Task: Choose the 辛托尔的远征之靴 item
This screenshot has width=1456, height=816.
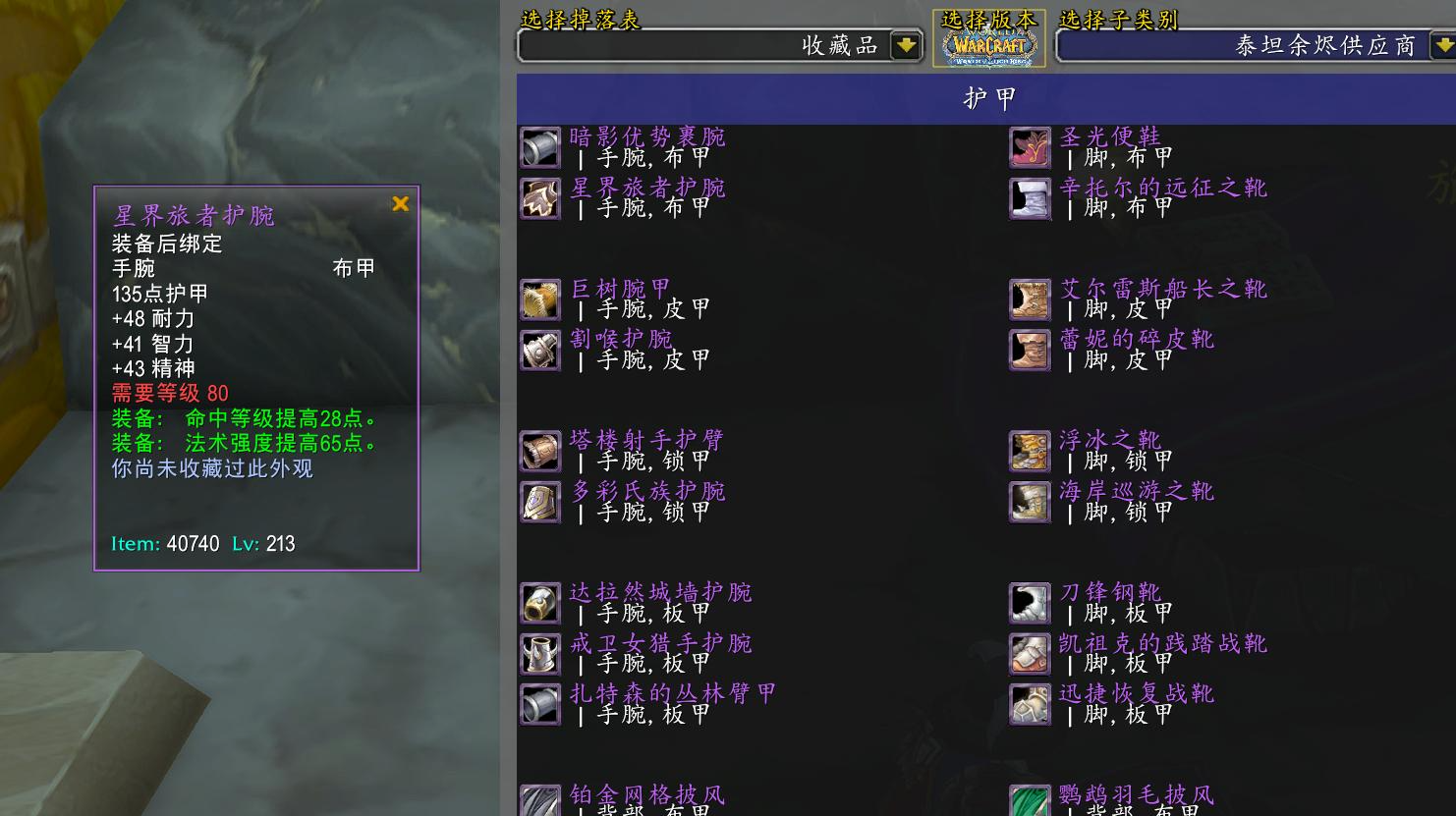Action: coord(1162,189)
